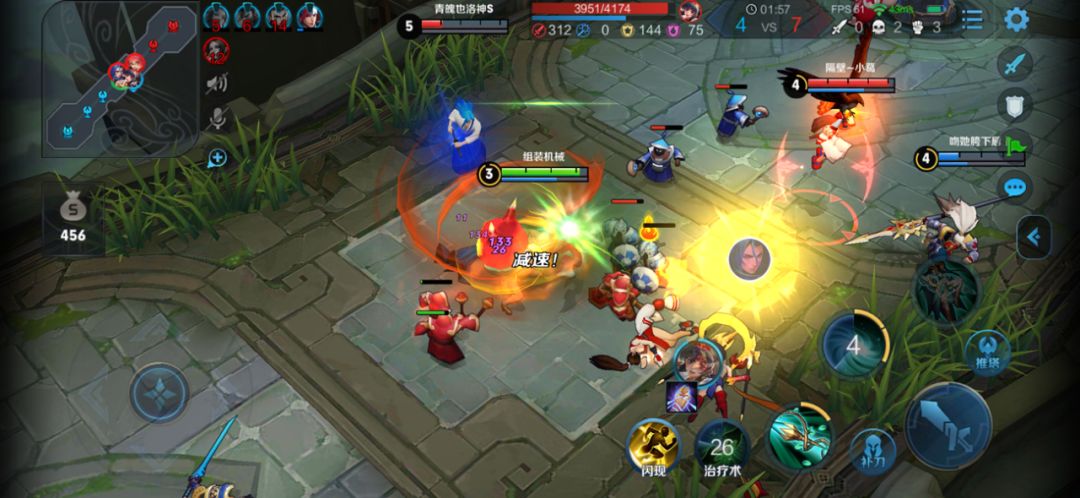Viewport: 1080px width, 498px height.
Task: Toggle the microphone voice chat
Action: 216,119
